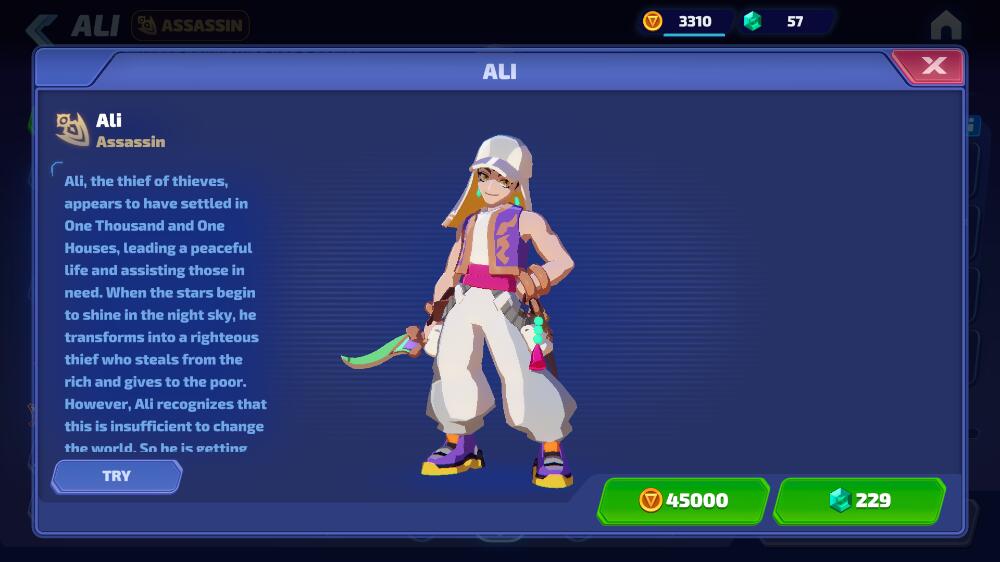Go to the home screen

click(x=945, y=25)
